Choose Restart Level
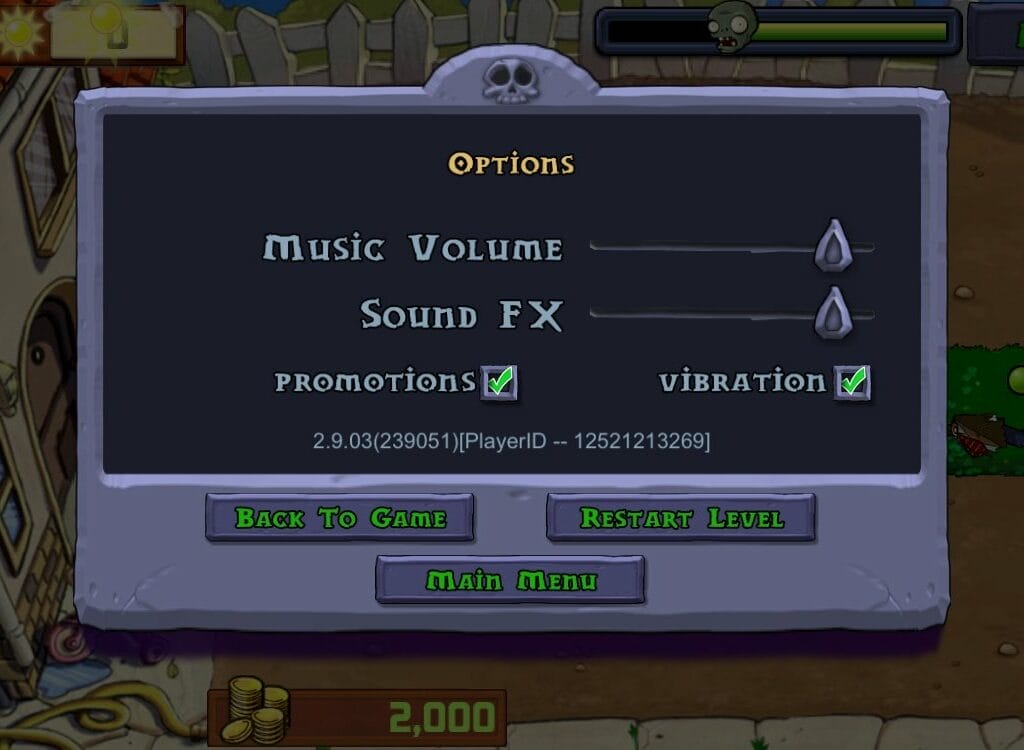1024x750 pixels. (681, 518)
